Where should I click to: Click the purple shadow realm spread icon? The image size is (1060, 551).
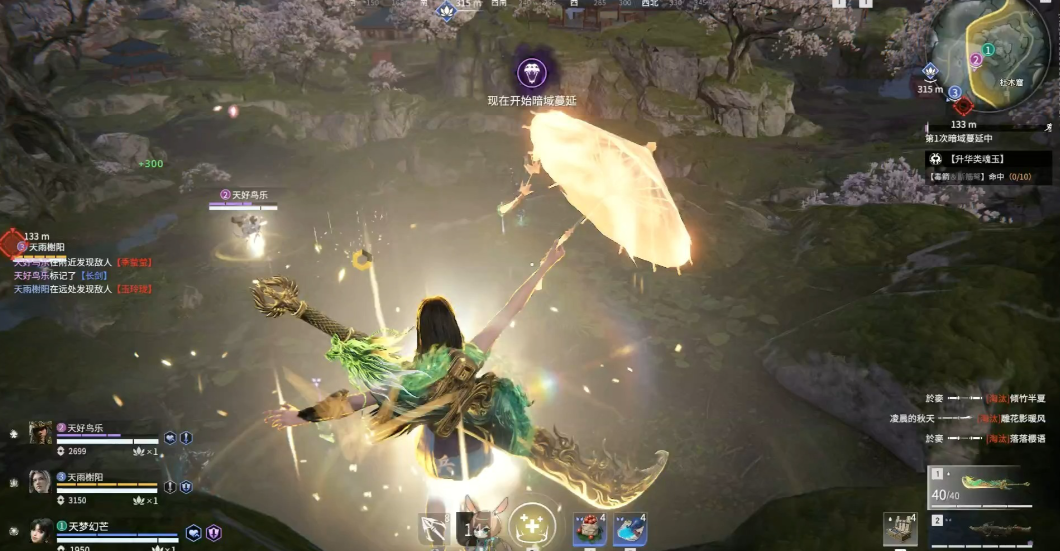click(x=531, y=72)
